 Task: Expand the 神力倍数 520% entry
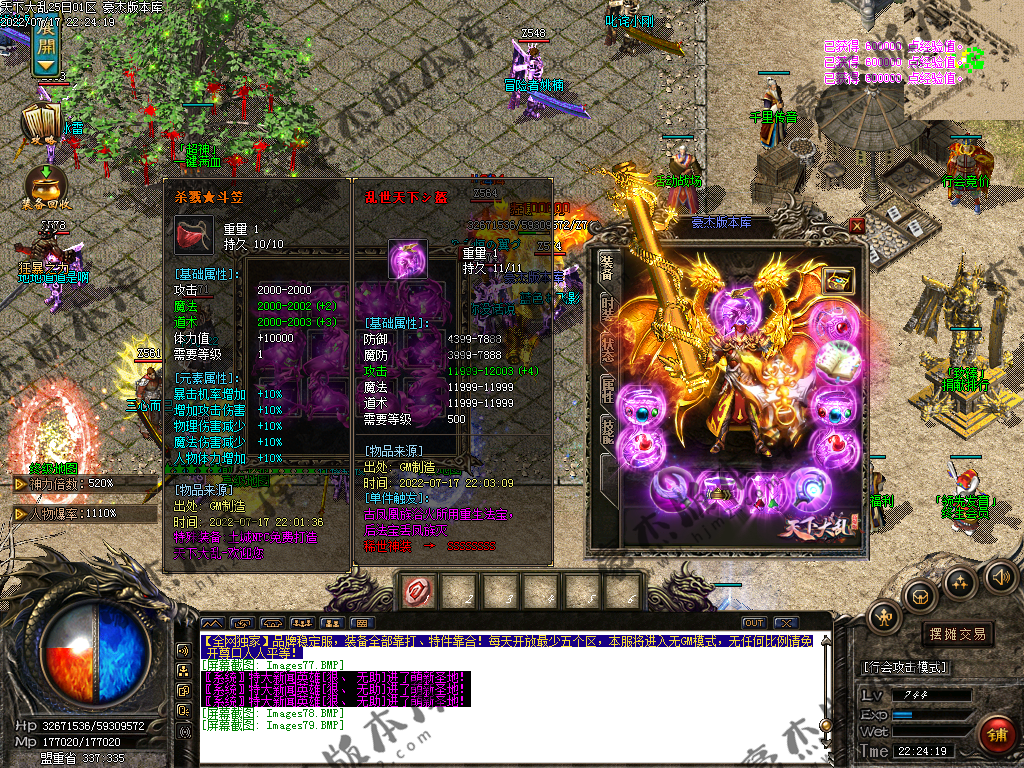point(20,484)
